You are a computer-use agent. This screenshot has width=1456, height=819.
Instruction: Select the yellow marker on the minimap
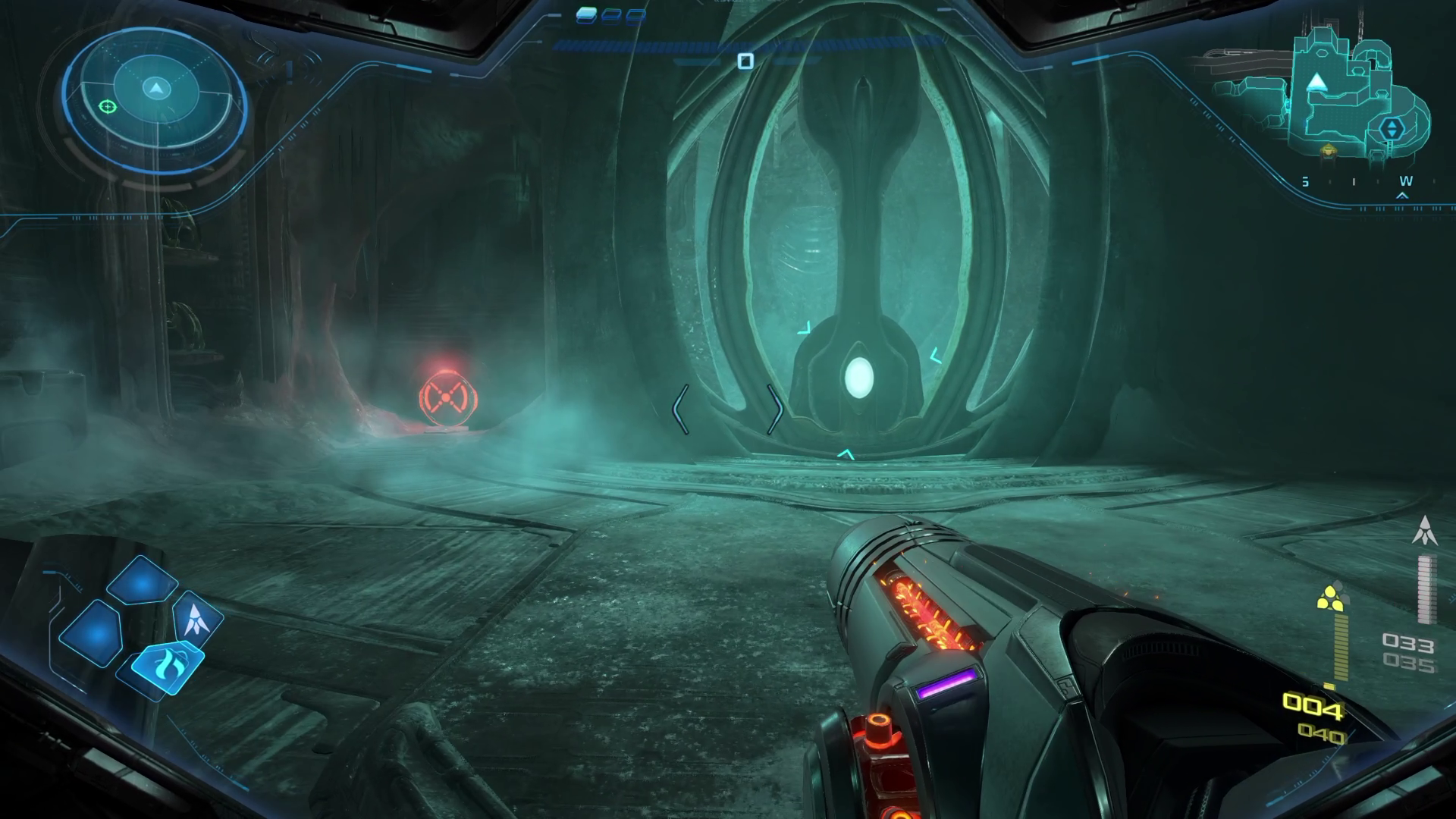[x=1328, y=151]
